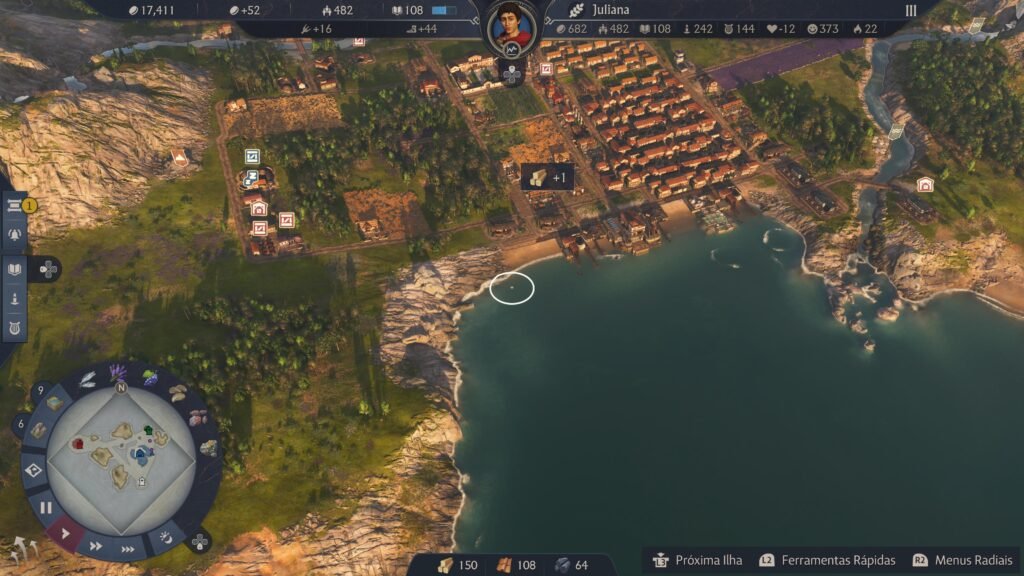Image resolution: width=1024 pixels, height=576 pixels.
Task: Open the lyre culture menu
Action: click(16, 327)
